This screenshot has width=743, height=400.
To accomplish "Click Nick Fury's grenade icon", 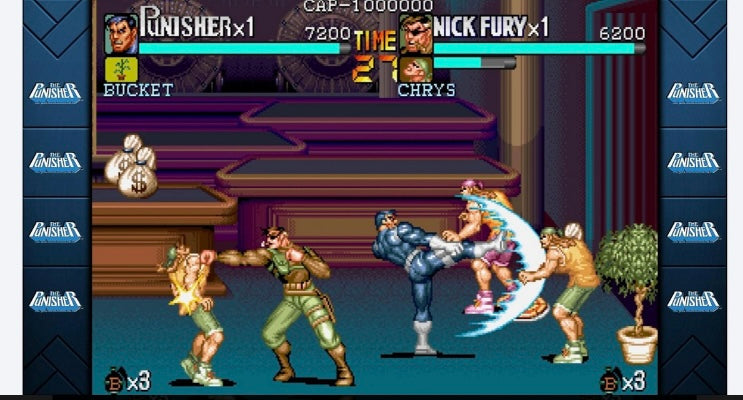I will tap(607, 381).
